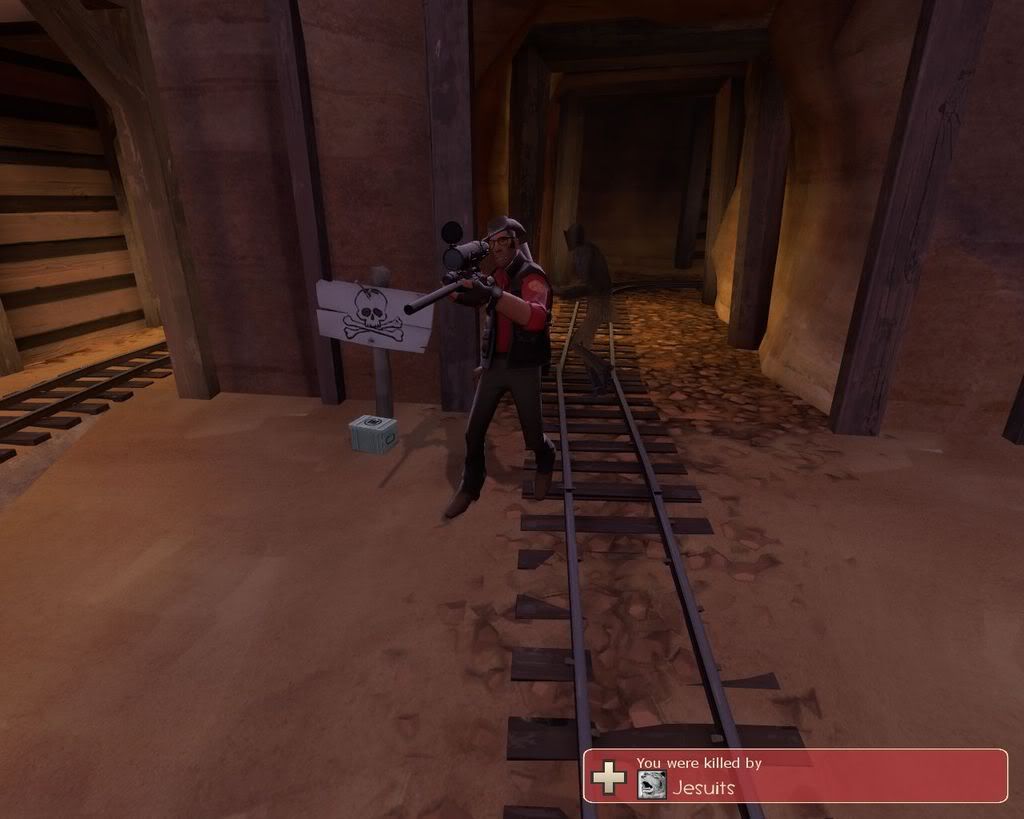Screen dimensions: 1024x819
Task: Select the killer name Jesuits
Action: [x=704, y=787]
